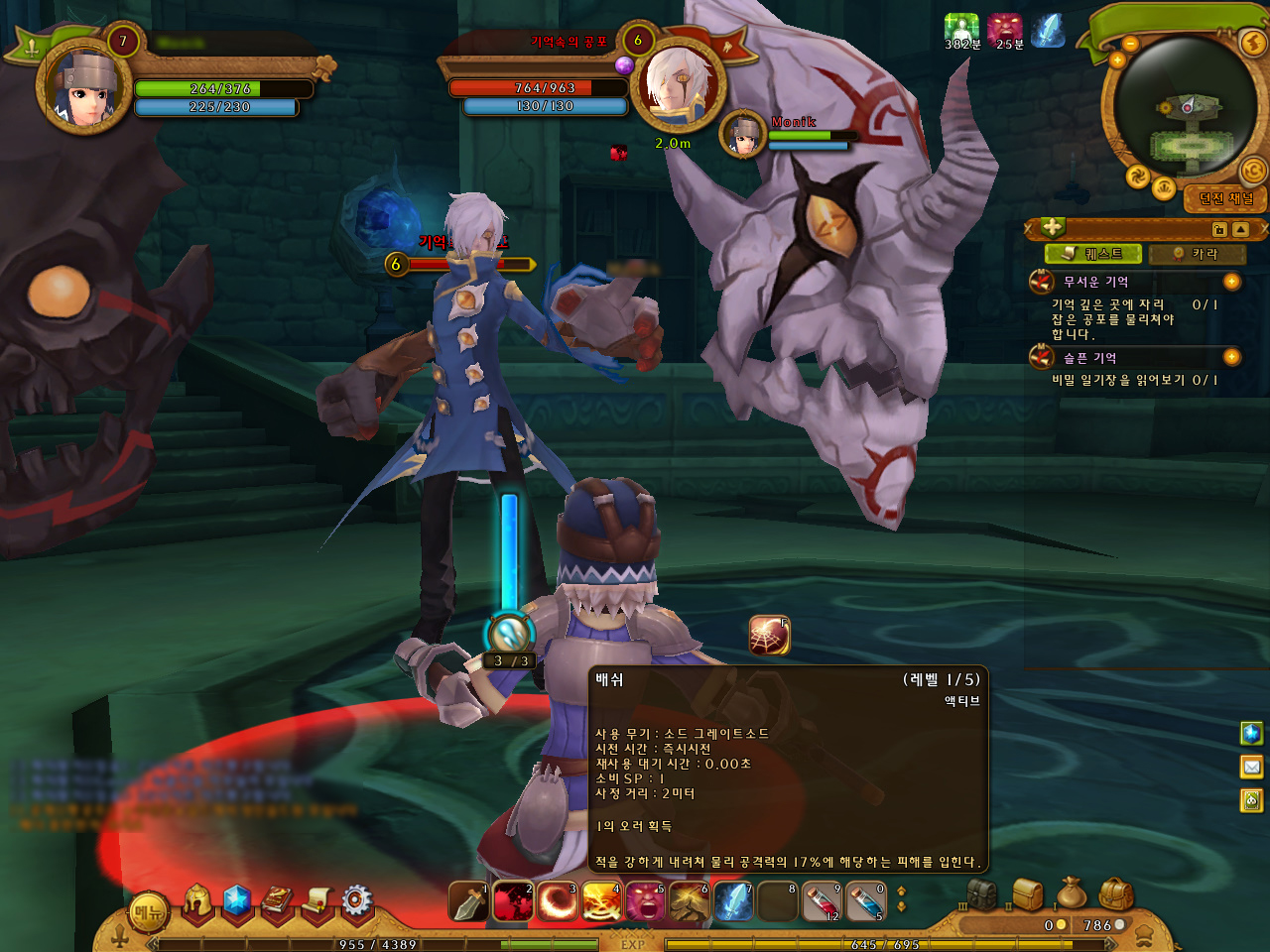Use the red roaring face skill
Viewport: 1270px width, 952px height.
(645, 902)
